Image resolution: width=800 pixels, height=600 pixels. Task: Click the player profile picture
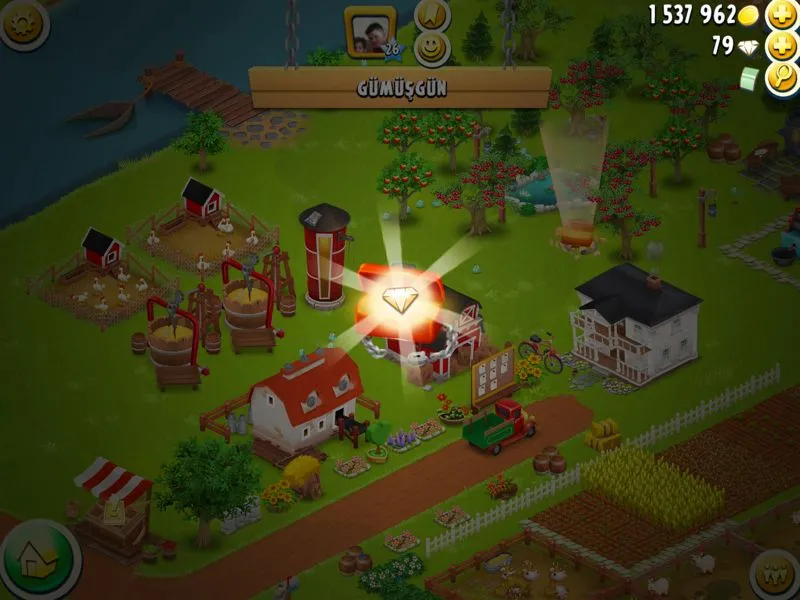point(368,27)
